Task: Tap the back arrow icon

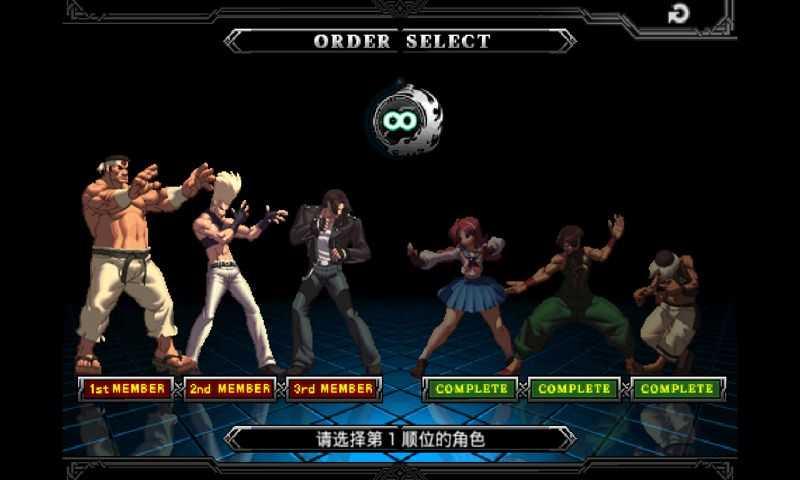Action: 678,14
